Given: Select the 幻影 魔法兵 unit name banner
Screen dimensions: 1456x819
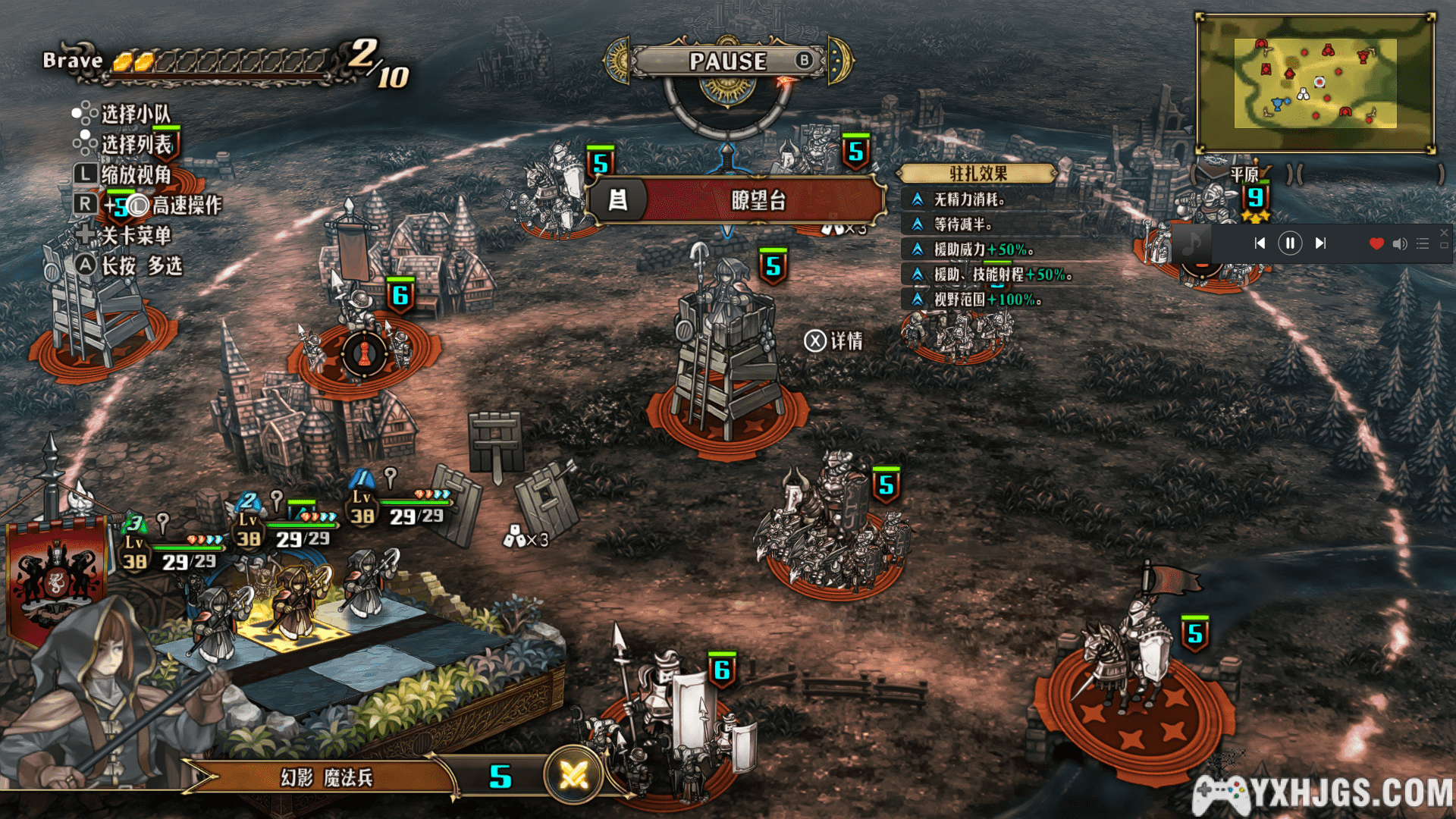Looking at the screenshot, I should pos(326,777).
